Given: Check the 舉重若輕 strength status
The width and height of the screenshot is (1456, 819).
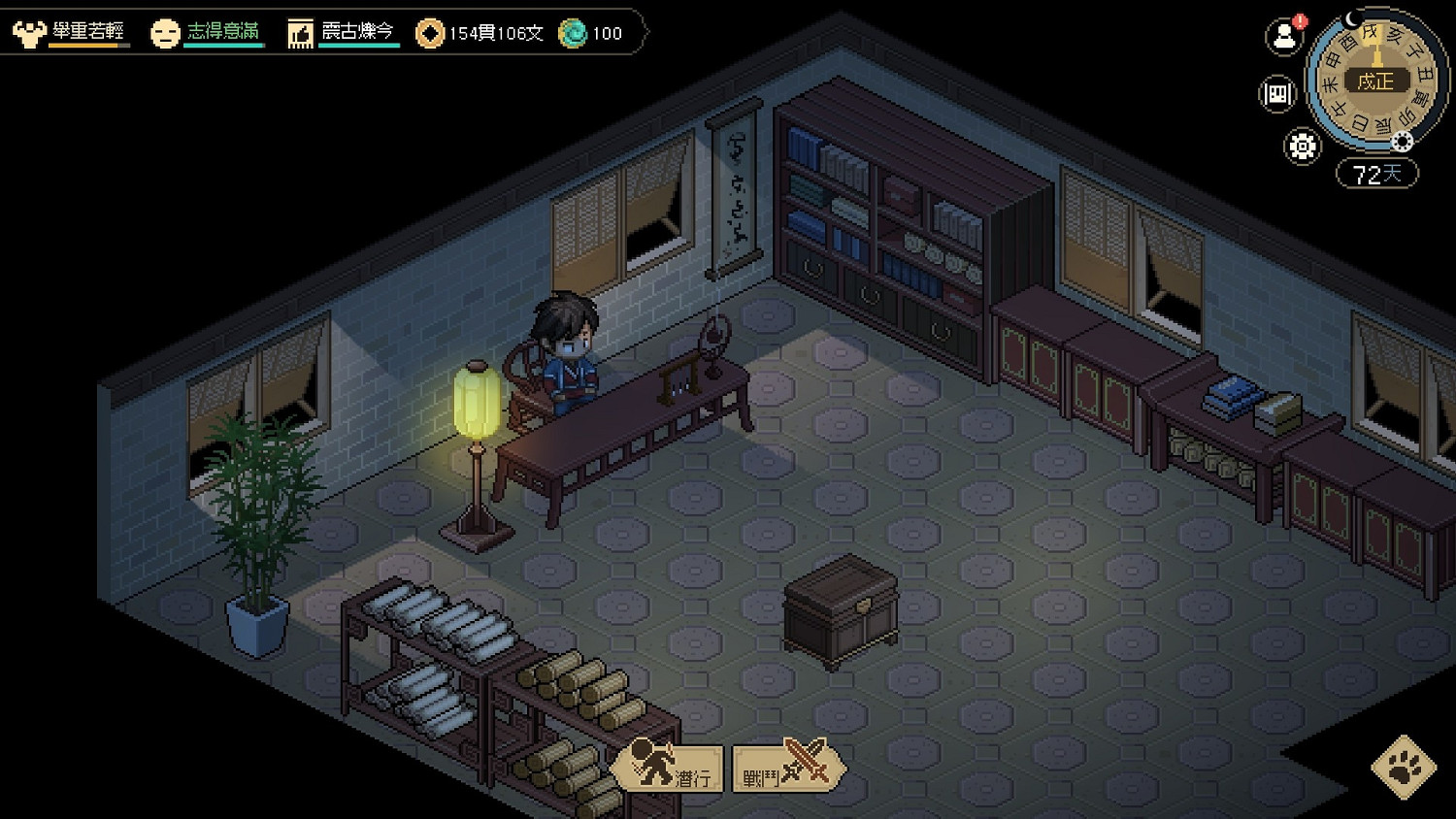Looking at the screenshot, I should tap(70, 32).
